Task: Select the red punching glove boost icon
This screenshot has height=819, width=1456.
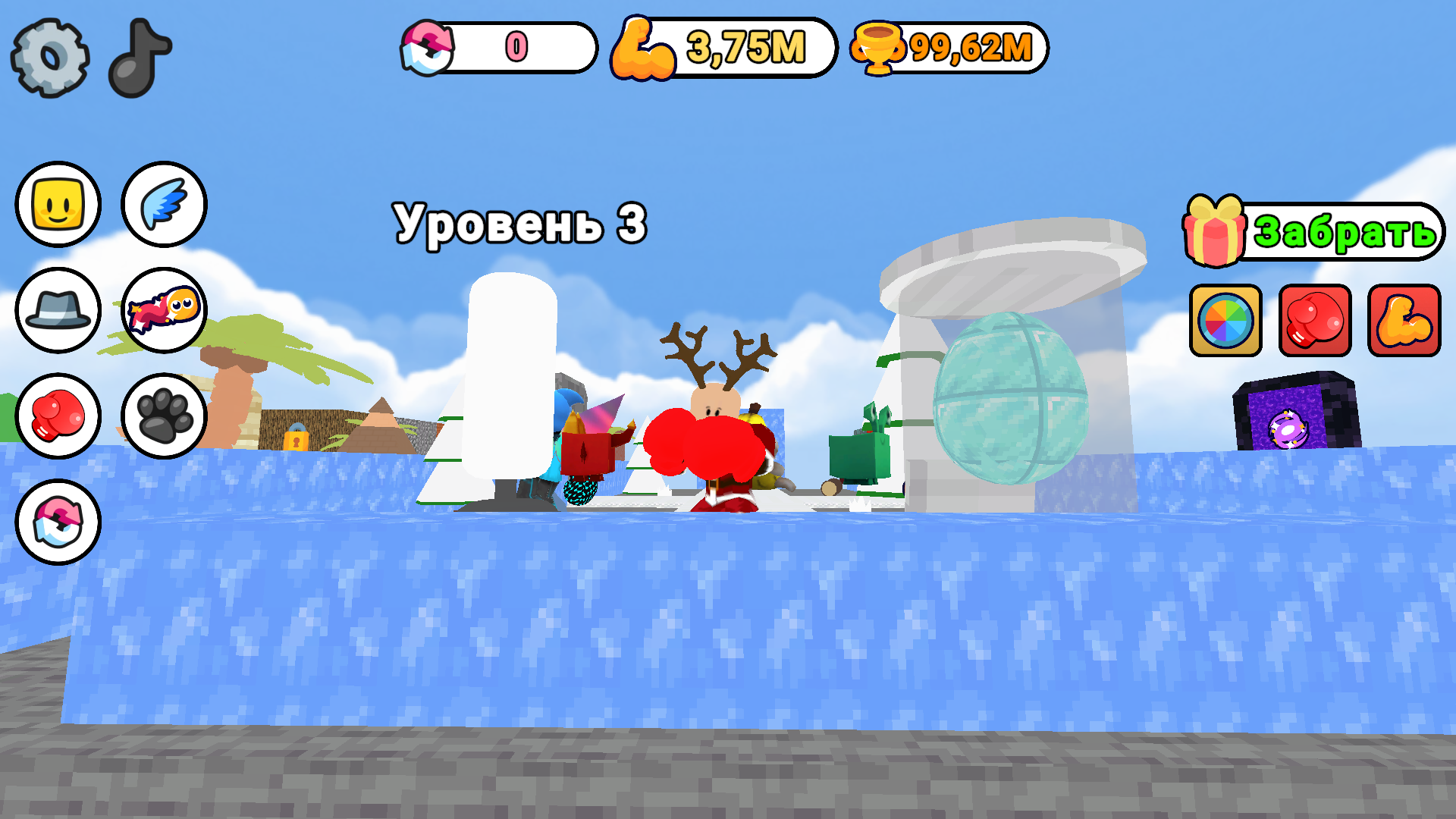Action: (x=1314, y=322)
